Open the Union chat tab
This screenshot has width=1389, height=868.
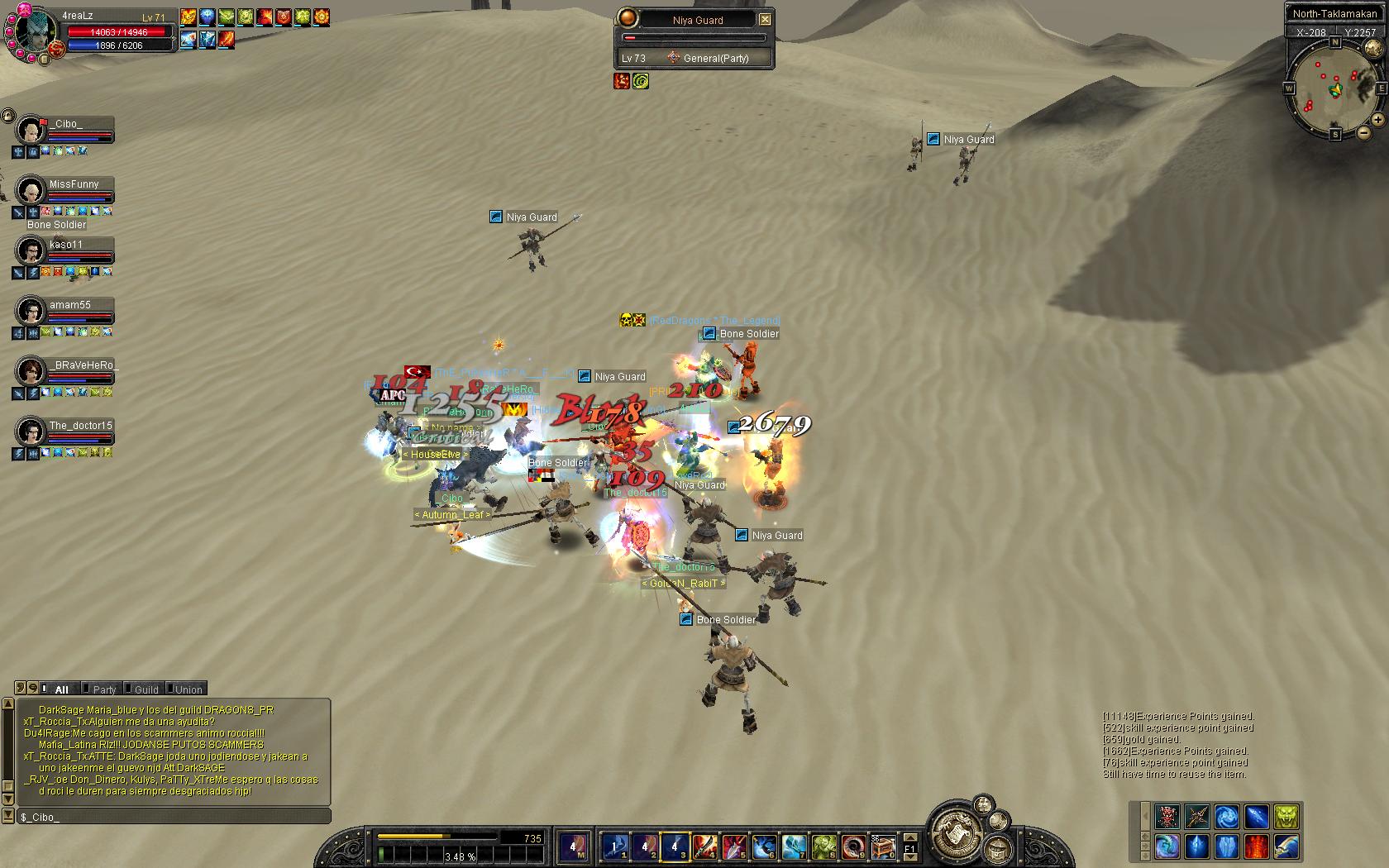[188, 689]
